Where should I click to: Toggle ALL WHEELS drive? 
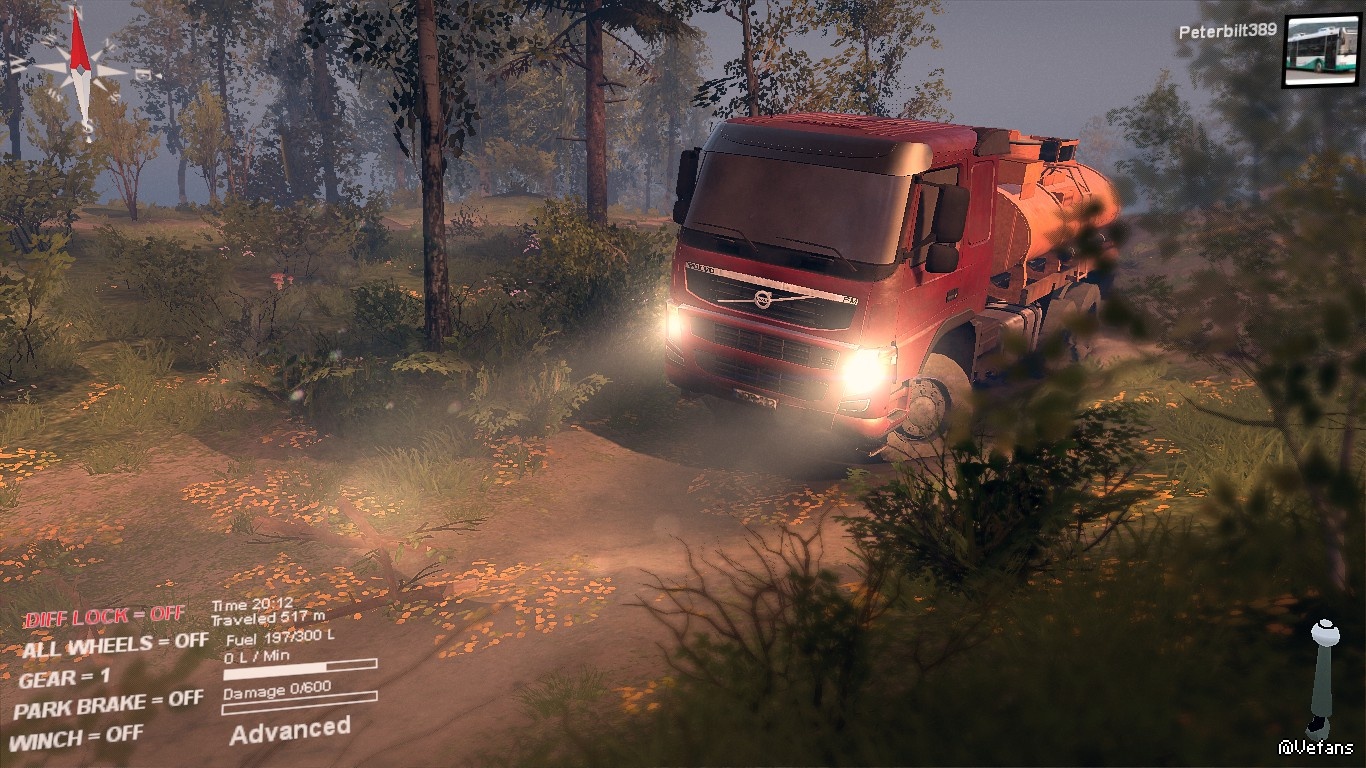pos(115,645)
